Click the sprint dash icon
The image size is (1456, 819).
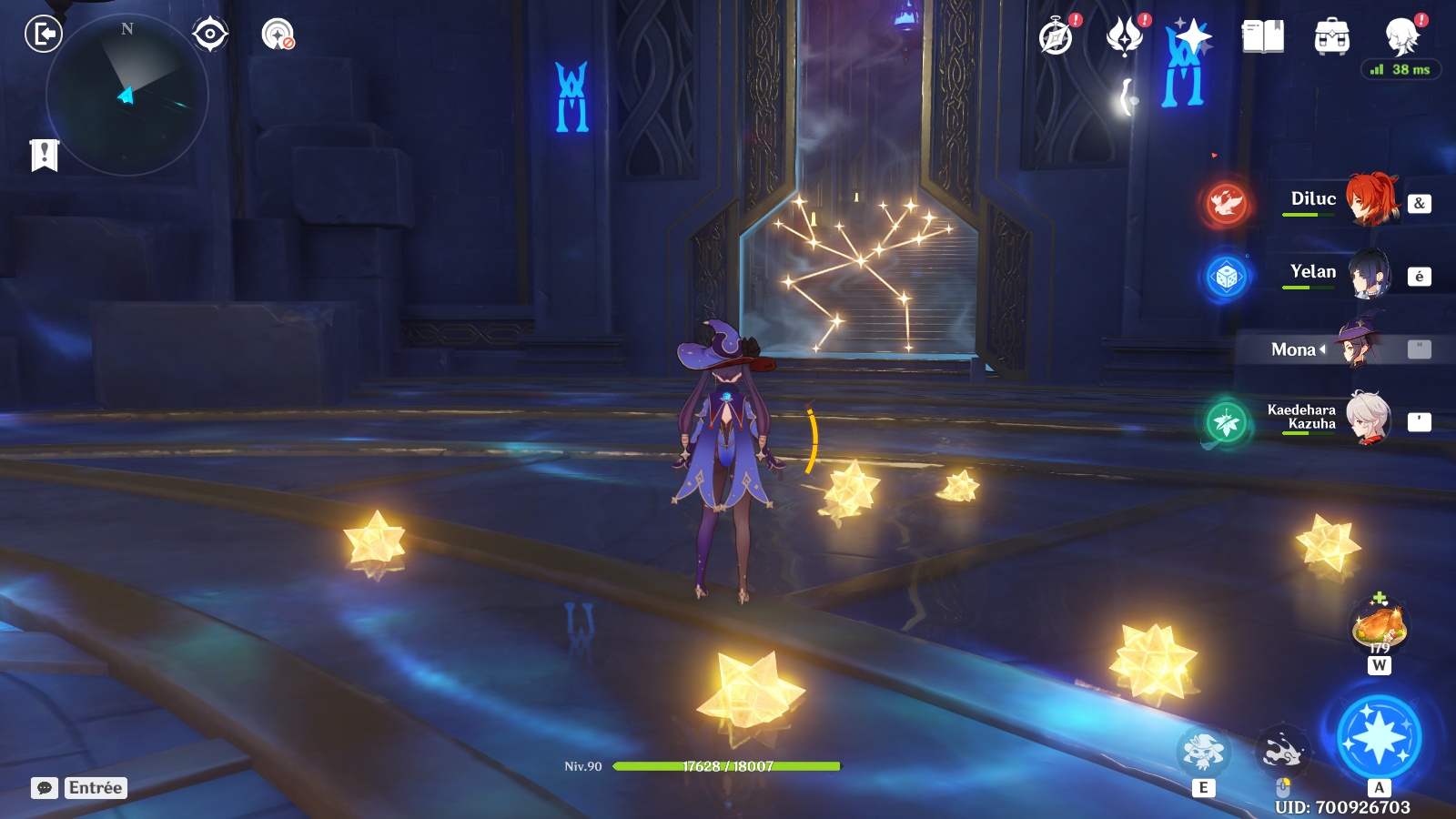click(x=1282, y=752)
